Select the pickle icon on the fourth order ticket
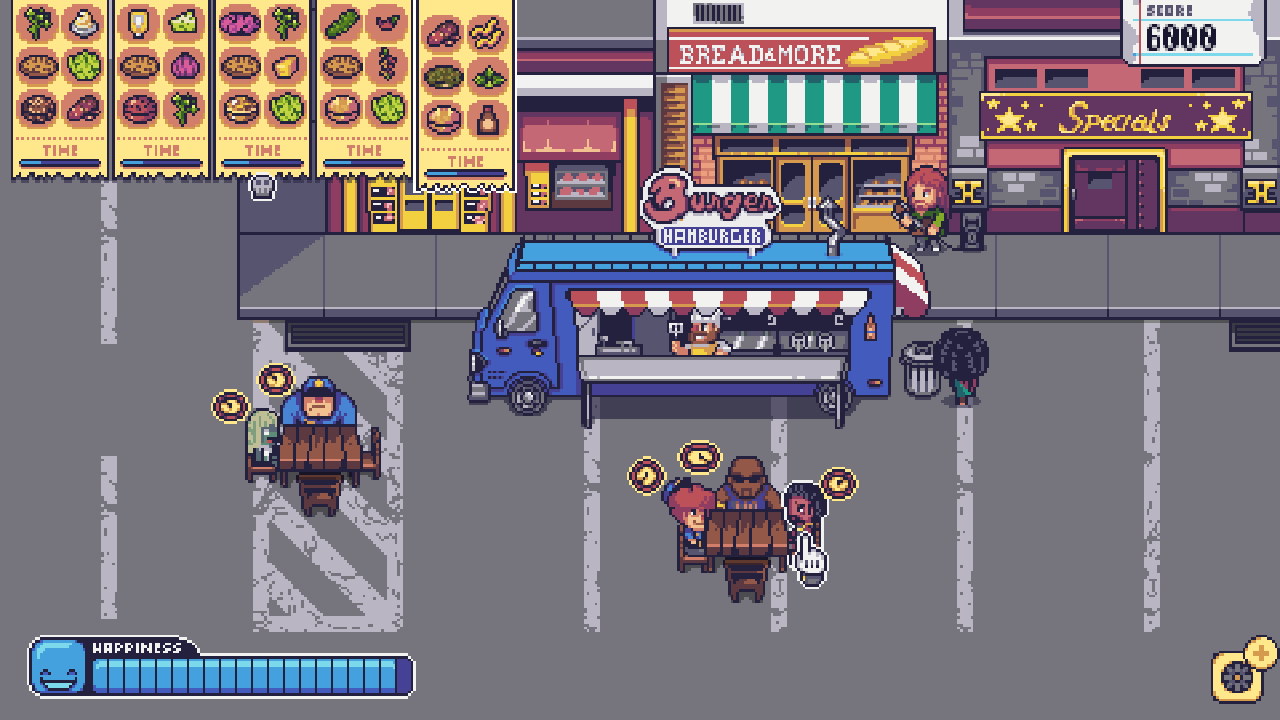 (x=343, y=23)
